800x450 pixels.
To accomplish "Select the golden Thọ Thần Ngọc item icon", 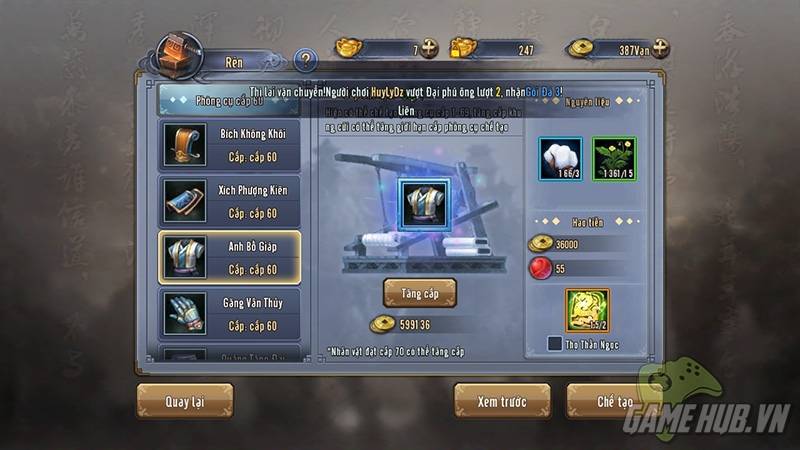I will point(587,309).
